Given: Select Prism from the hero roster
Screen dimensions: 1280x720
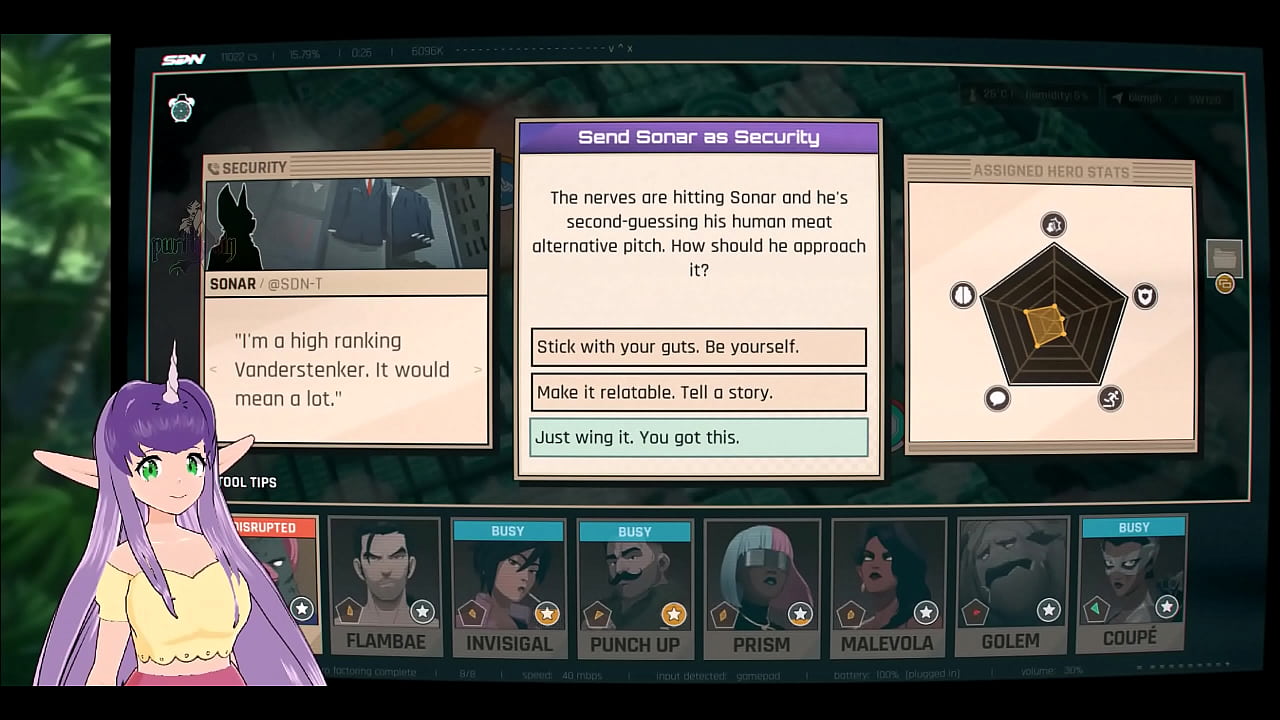Looking at the screenshot, I should [762, 588].
